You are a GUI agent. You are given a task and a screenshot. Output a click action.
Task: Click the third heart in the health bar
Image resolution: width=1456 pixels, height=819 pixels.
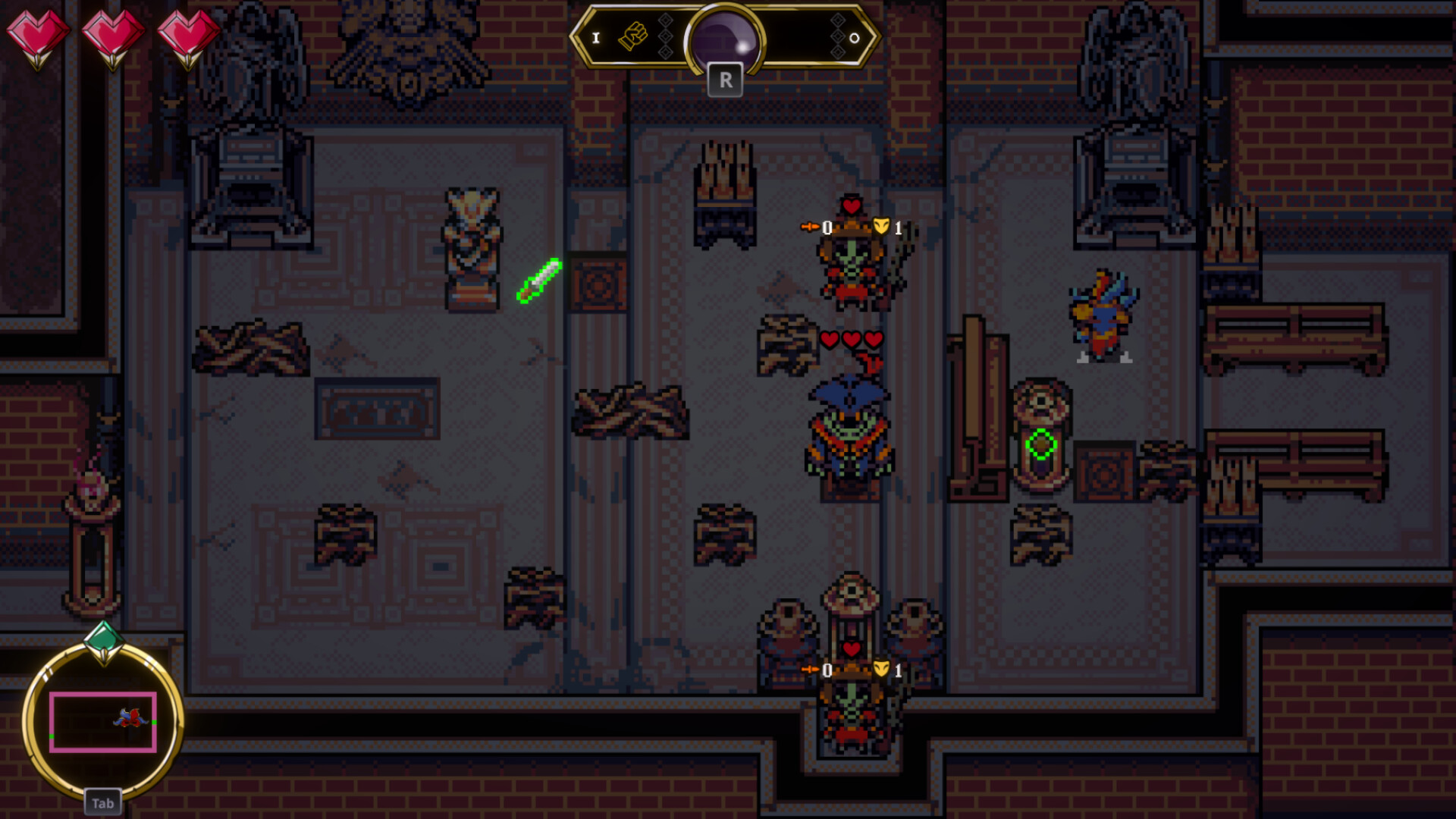click(188, 34)
